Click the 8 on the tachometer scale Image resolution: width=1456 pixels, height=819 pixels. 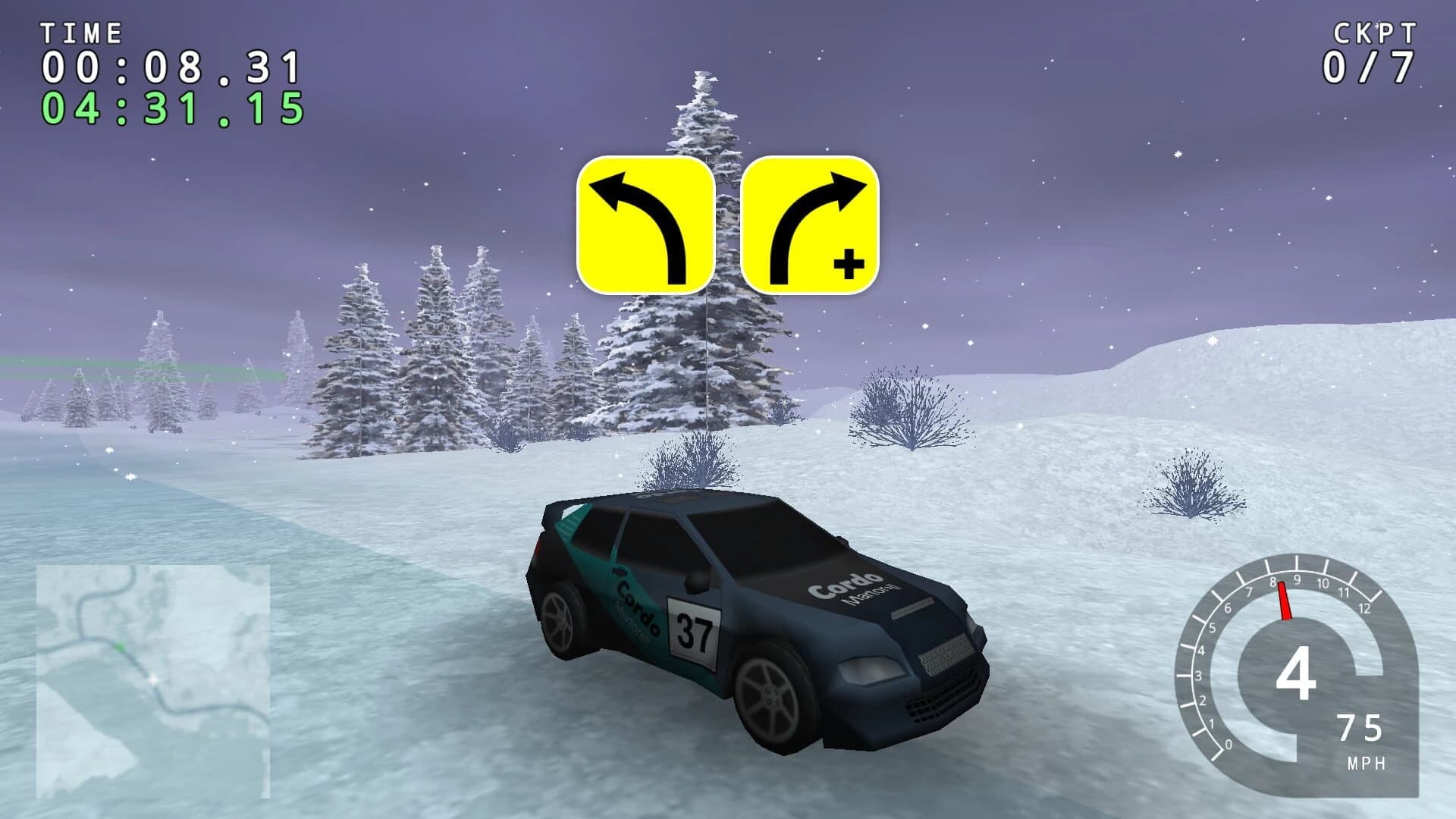pyautogui.click(x=1273, y=582)
